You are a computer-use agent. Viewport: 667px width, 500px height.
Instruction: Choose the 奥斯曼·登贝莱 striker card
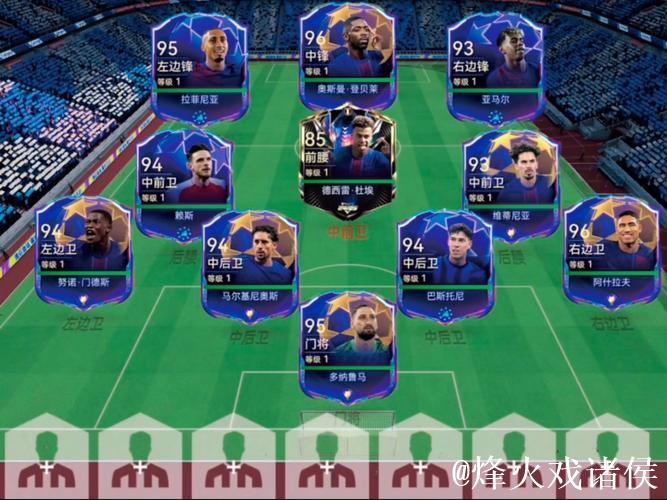coord(348,58)
